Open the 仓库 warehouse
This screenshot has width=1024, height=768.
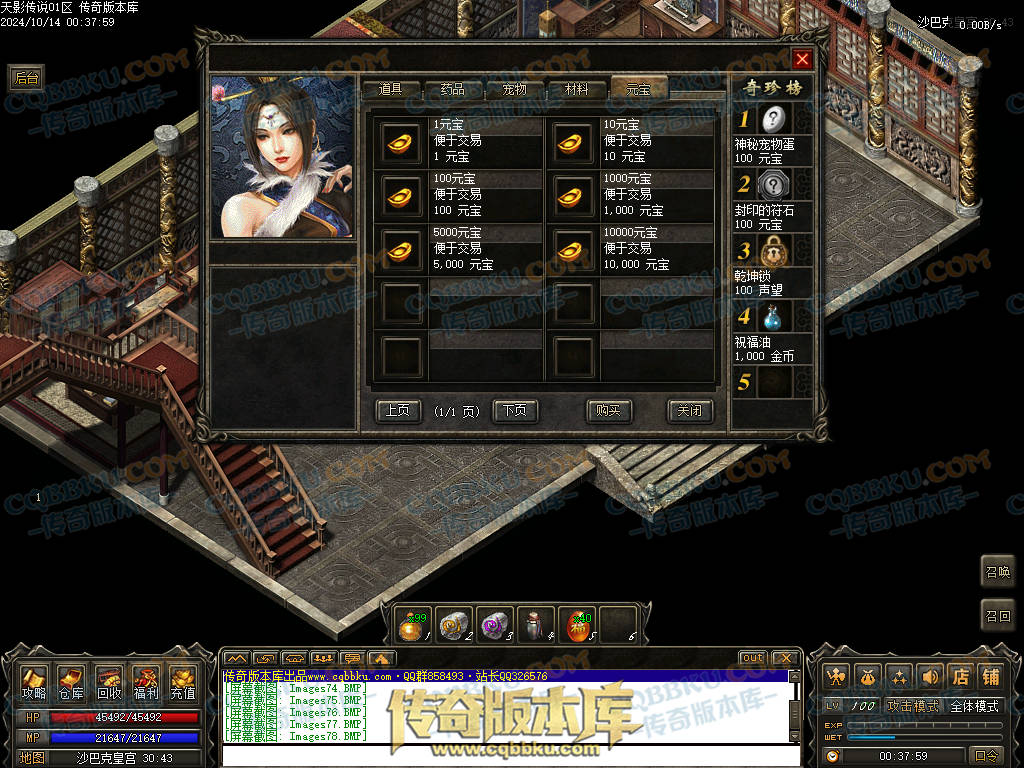click(70, 682)
